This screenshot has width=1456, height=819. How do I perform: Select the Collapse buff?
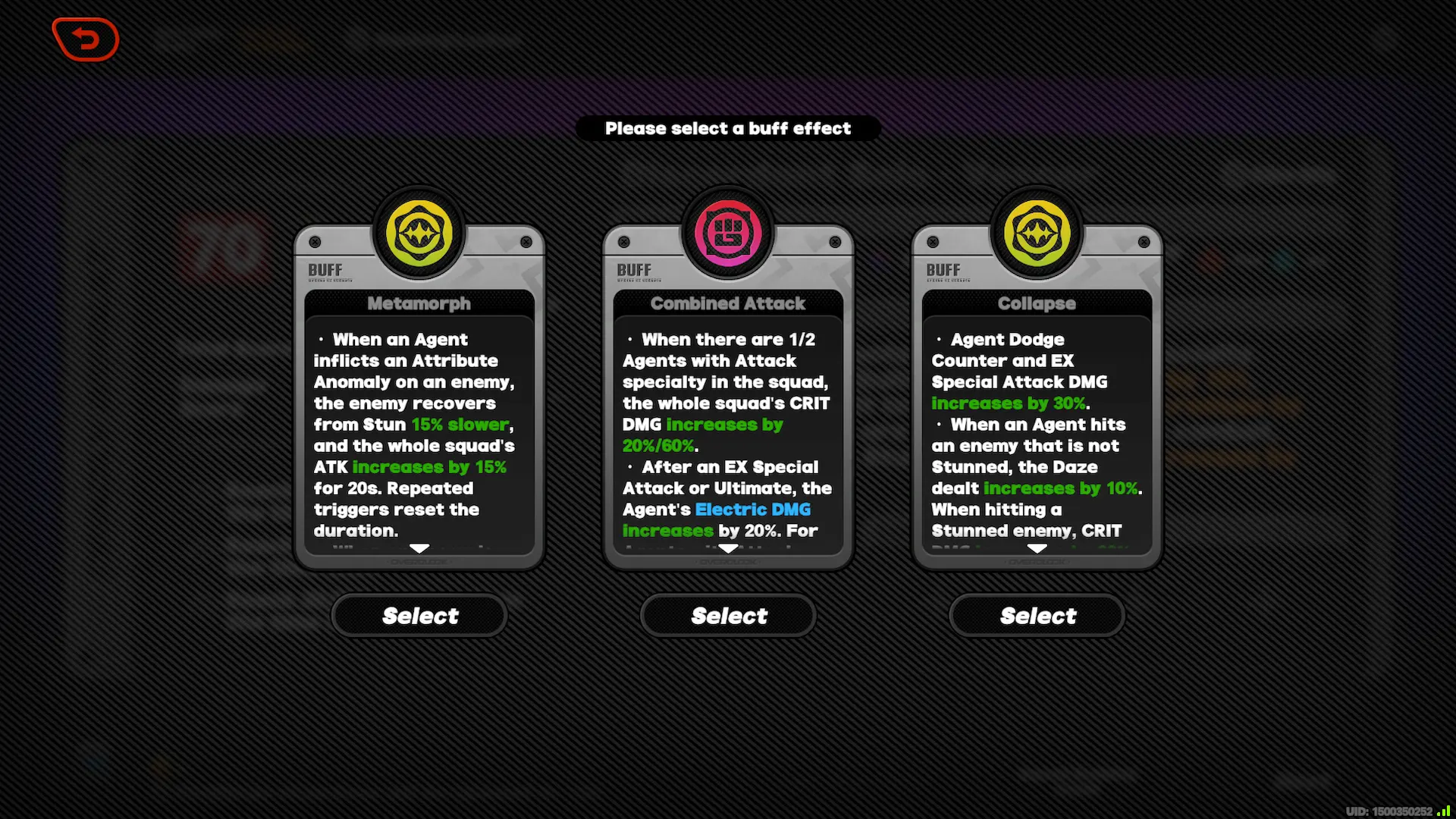1037,615
